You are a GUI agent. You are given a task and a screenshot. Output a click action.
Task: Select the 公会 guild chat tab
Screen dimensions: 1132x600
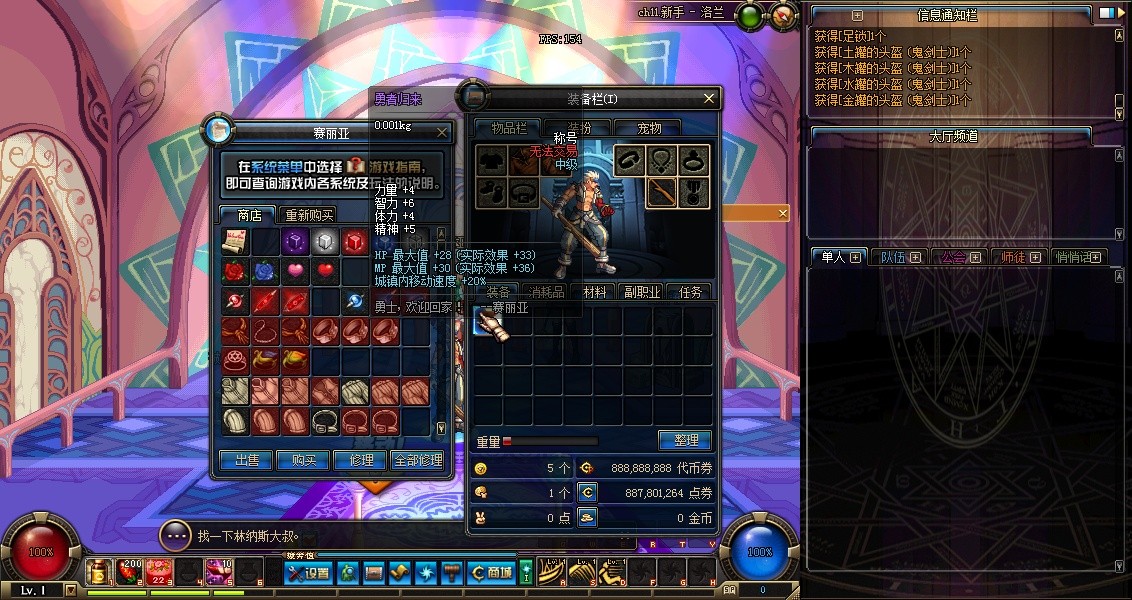[960, 257]
